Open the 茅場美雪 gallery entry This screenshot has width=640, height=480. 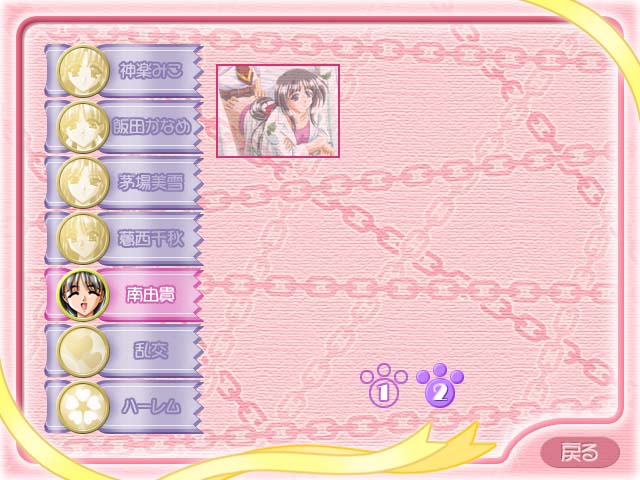click(x=125, y=182)
